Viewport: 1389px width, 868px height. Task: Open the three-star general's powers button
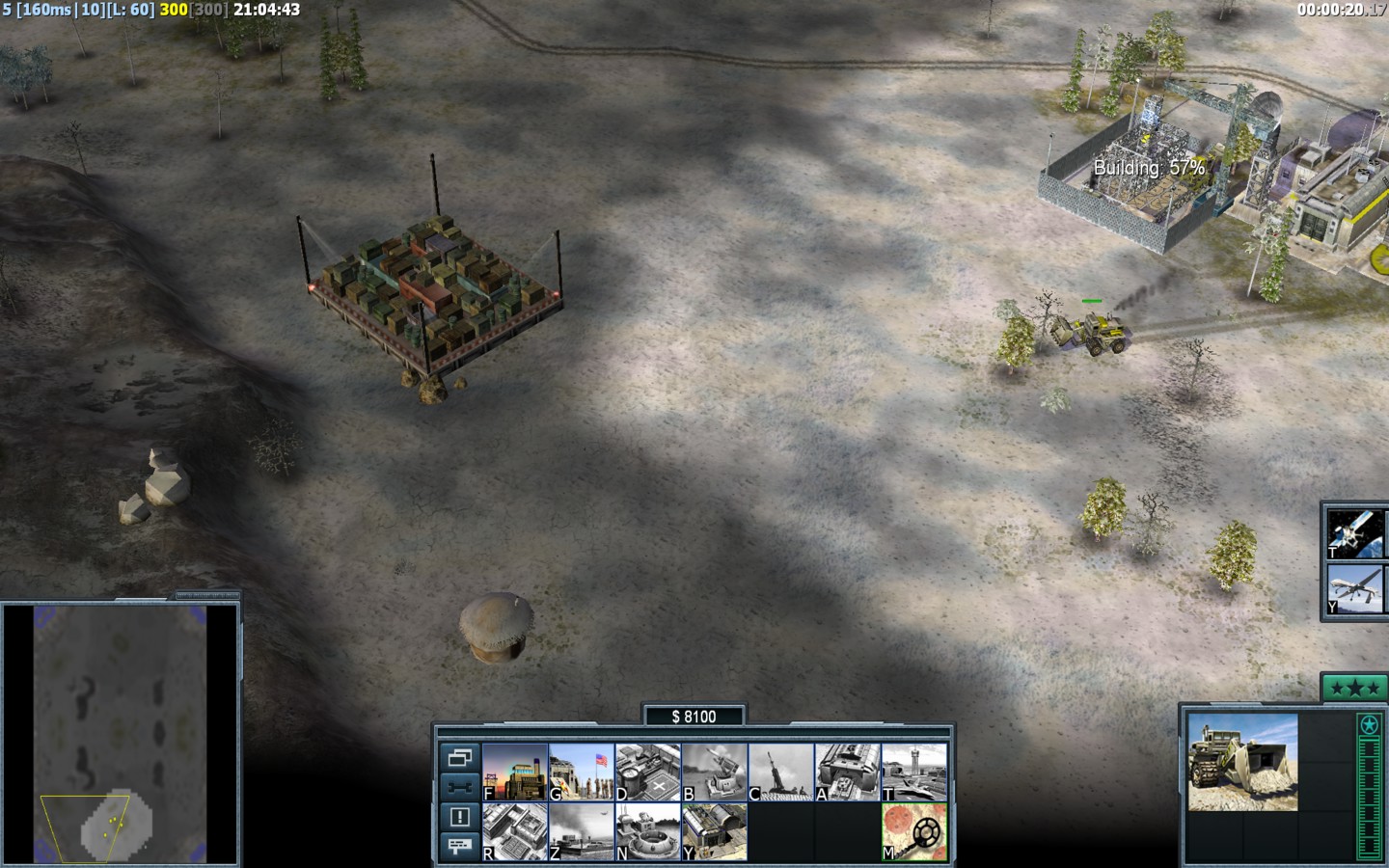pyautogui.click(x=1354, y=689)
